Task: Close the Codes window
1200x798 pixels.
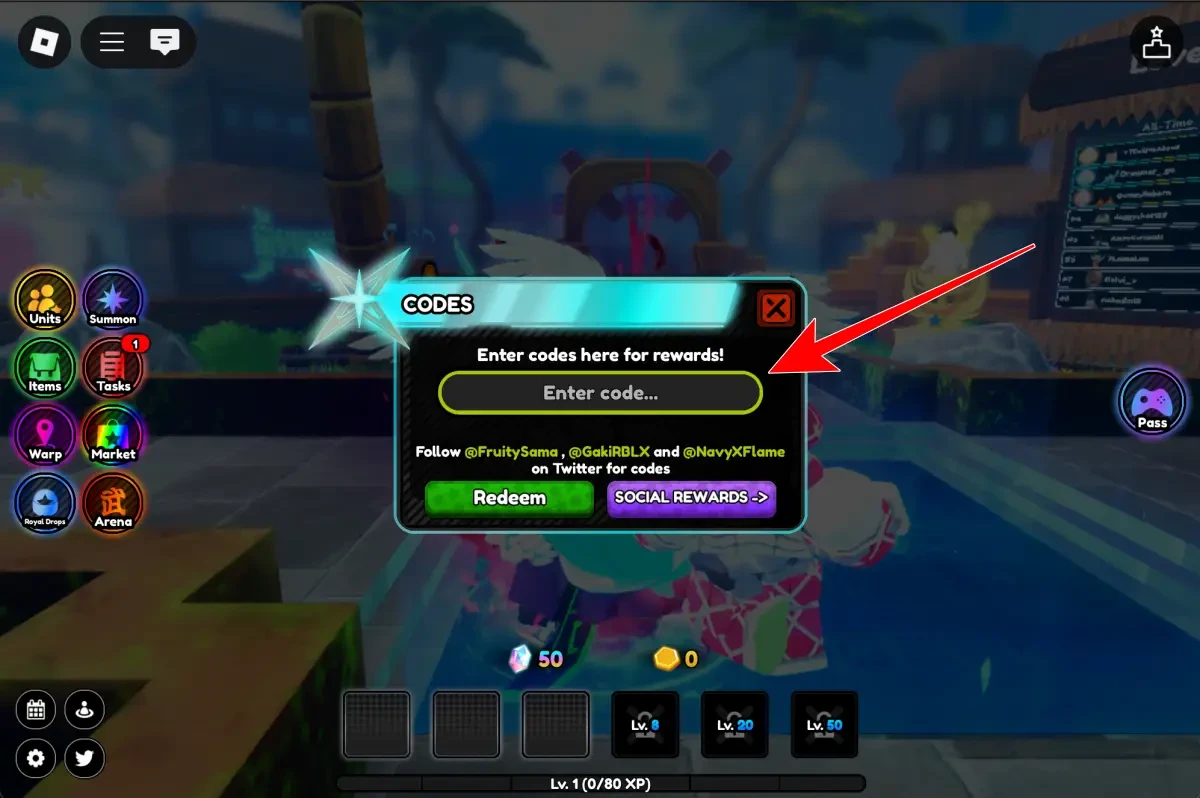Action: (x=776, y=307)
